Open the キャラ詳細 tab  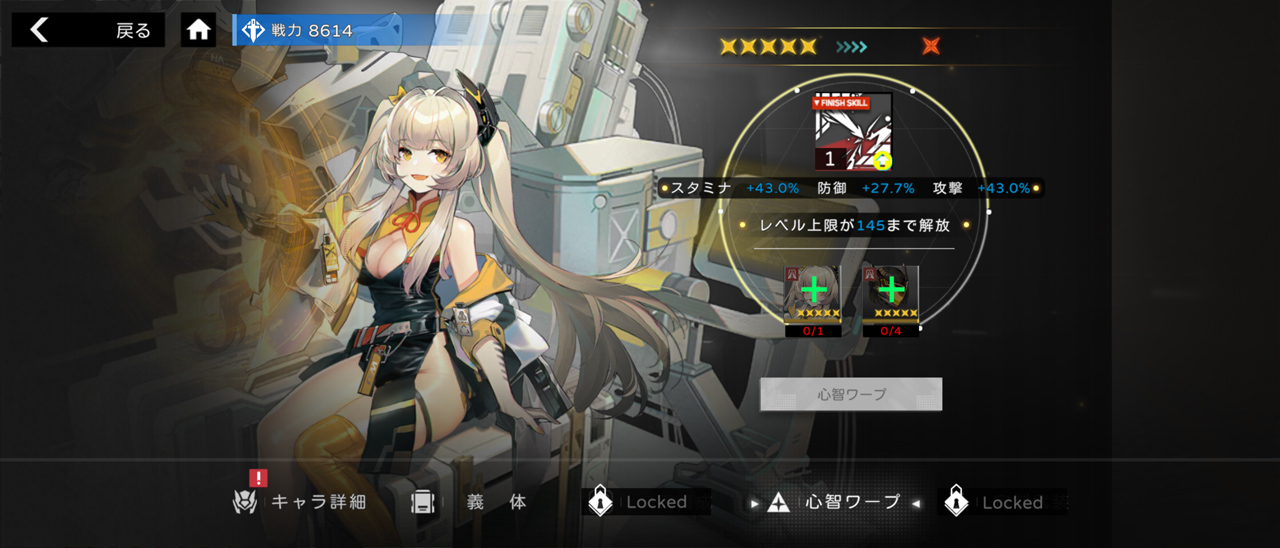300,502
